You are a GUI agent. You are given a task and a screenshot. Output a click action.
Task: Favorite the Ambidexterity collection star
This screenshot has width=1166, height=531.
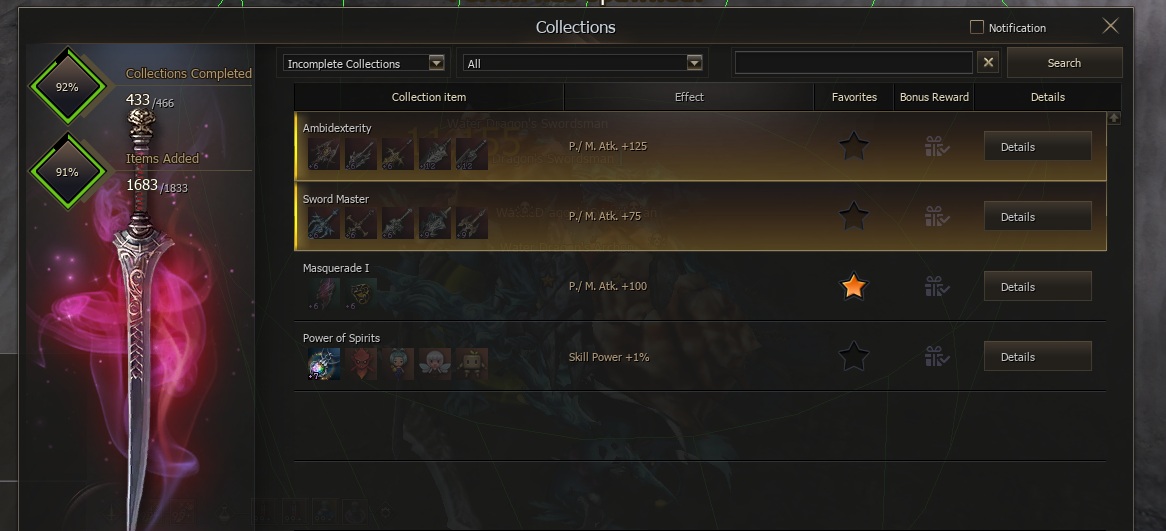coord(853,147)
